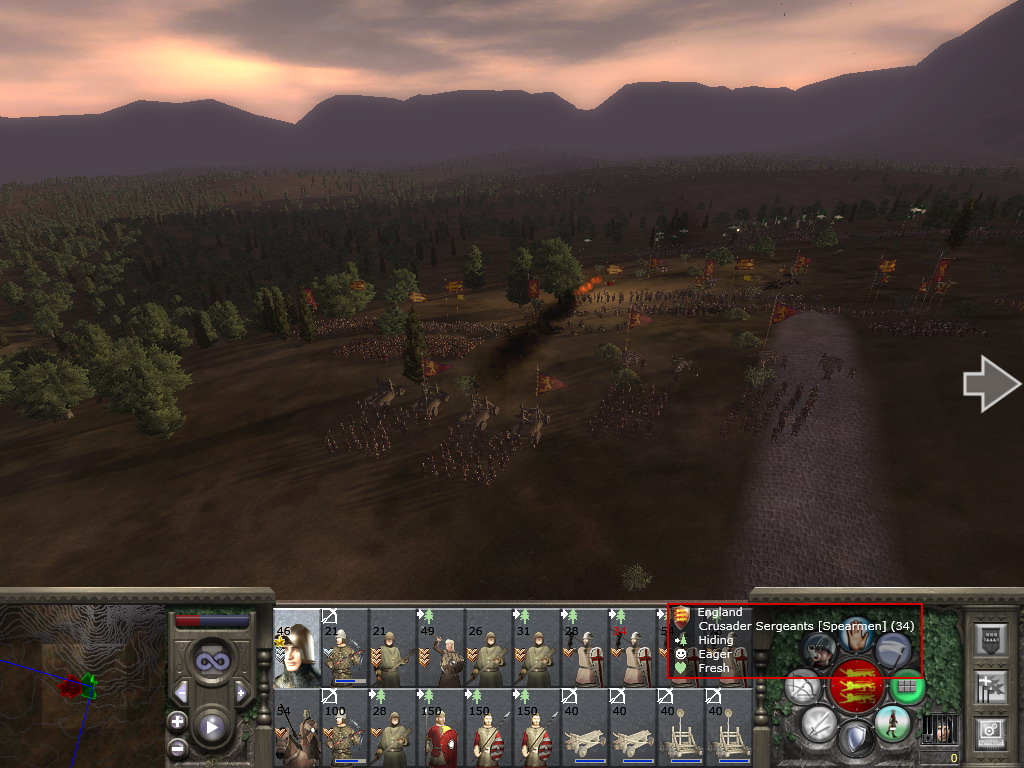The height and width of the screenshot is (768, 1024).
Task: Zoom in the minimap with plus button
Action: point(177,720)
